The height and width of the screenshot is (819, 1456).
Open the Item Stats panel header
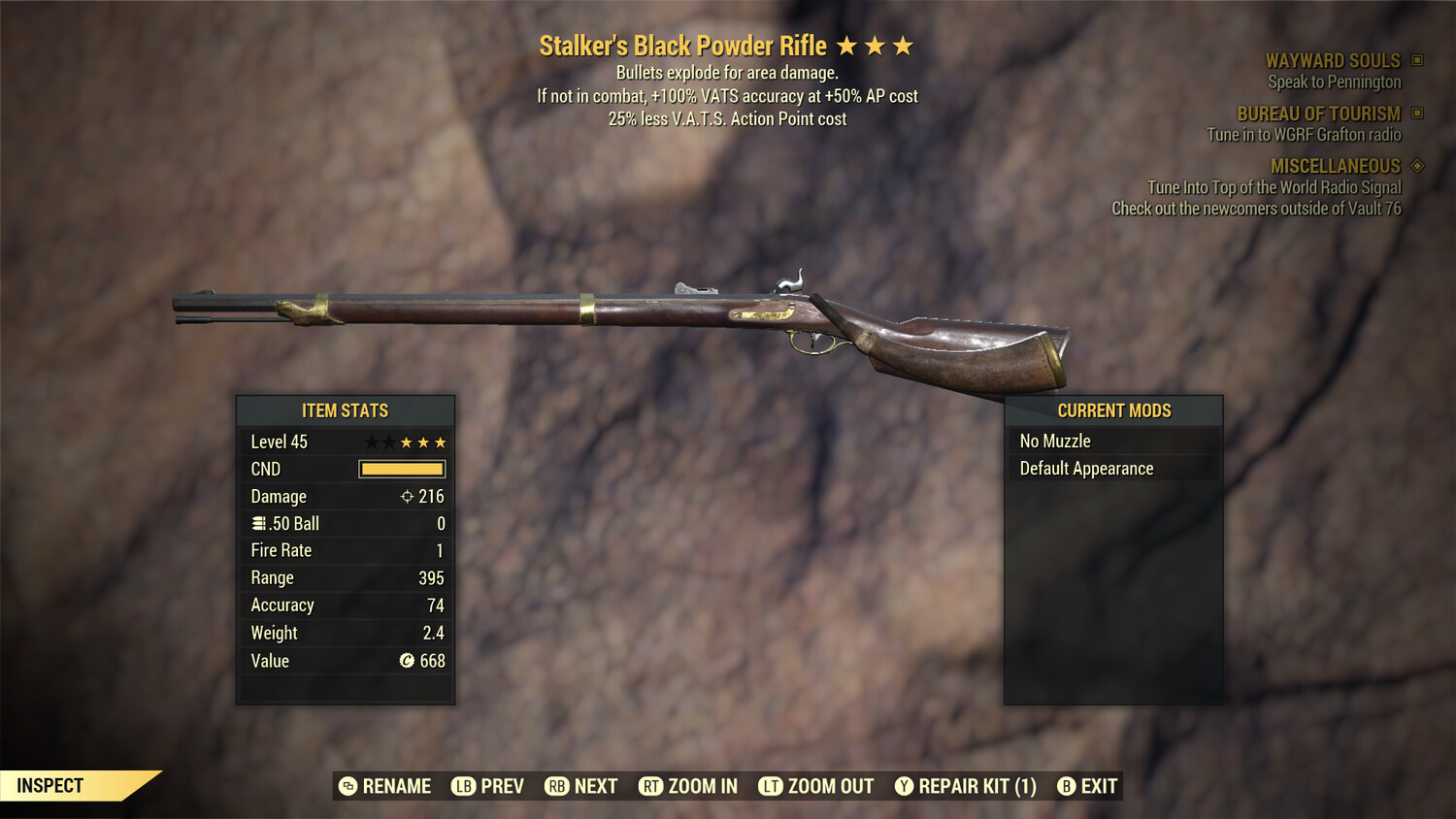coord(345,410)
